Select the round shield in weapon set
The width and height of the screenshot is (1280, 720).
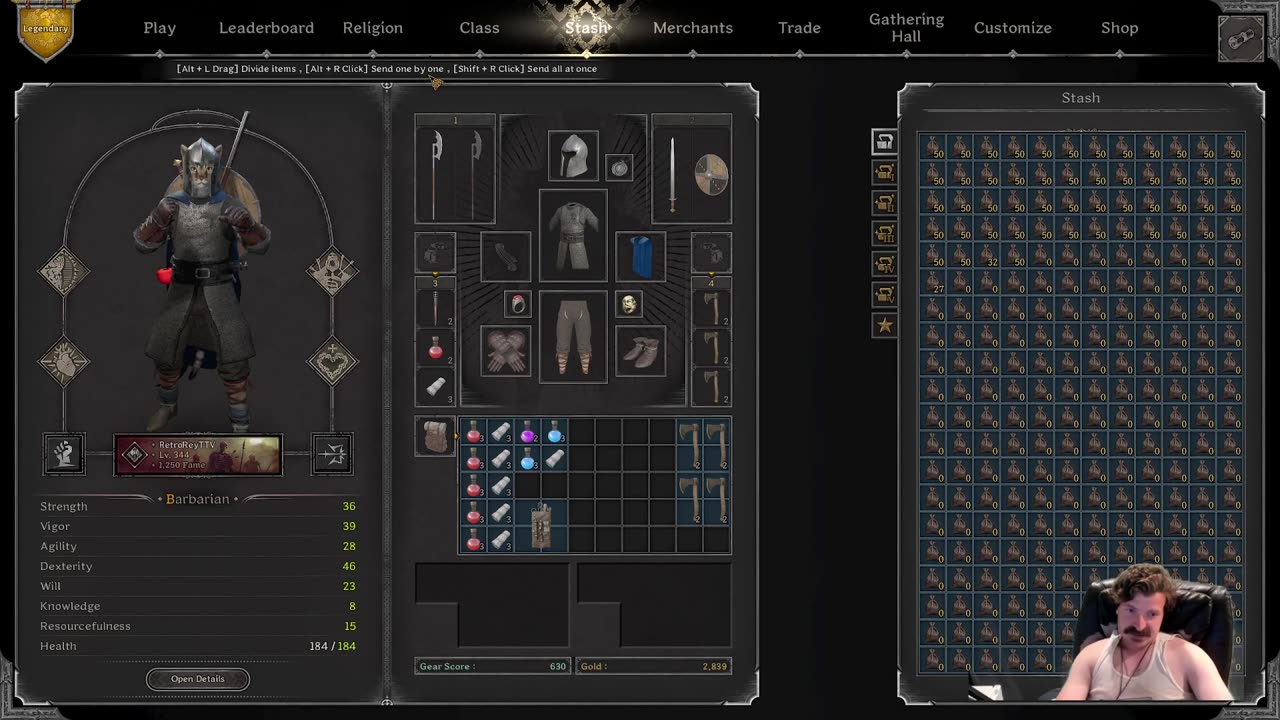click(712, 174)
